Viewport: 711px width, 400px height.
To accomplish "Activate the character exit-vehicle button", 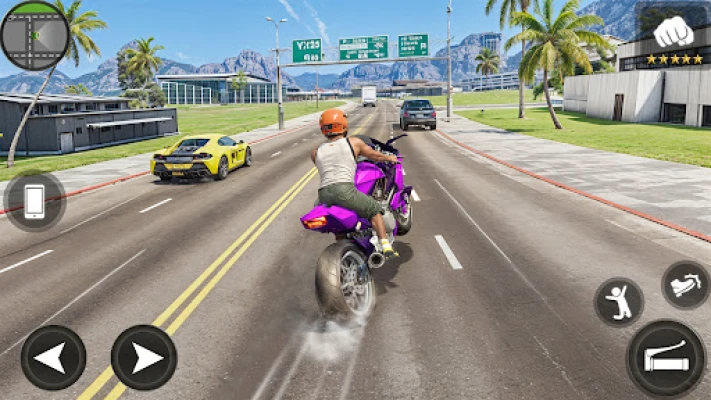I will [x=619, y=302].
